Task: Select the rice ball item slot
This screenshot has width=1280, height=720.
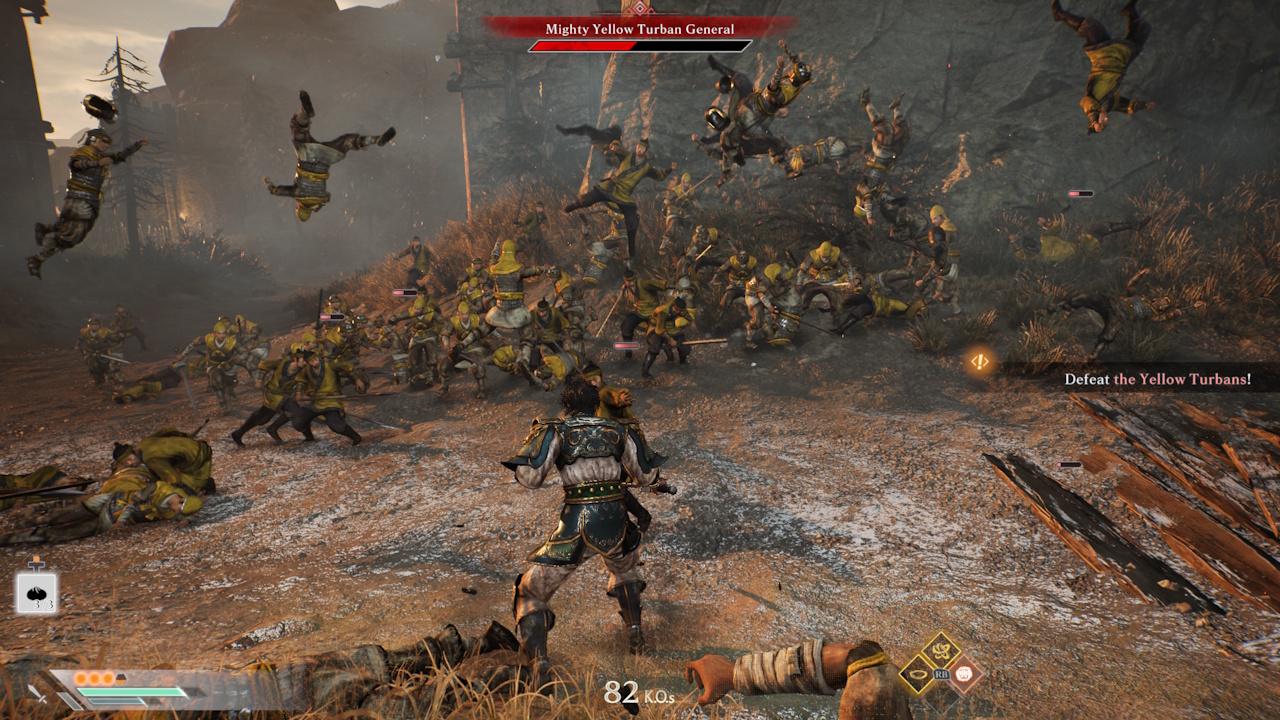Action: (36, 593)
